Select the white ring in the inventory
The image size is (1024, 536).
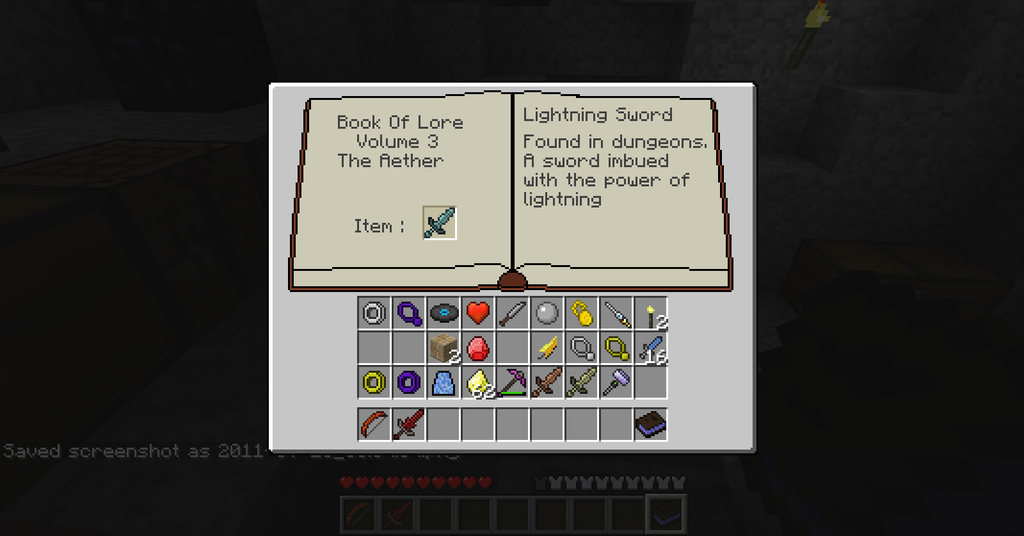[374, 313]
